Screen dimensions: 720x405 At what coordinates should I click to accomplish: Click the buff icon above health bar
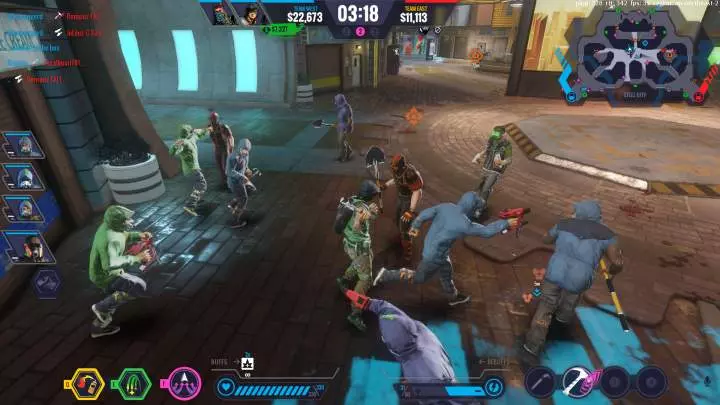coord(248,362)
